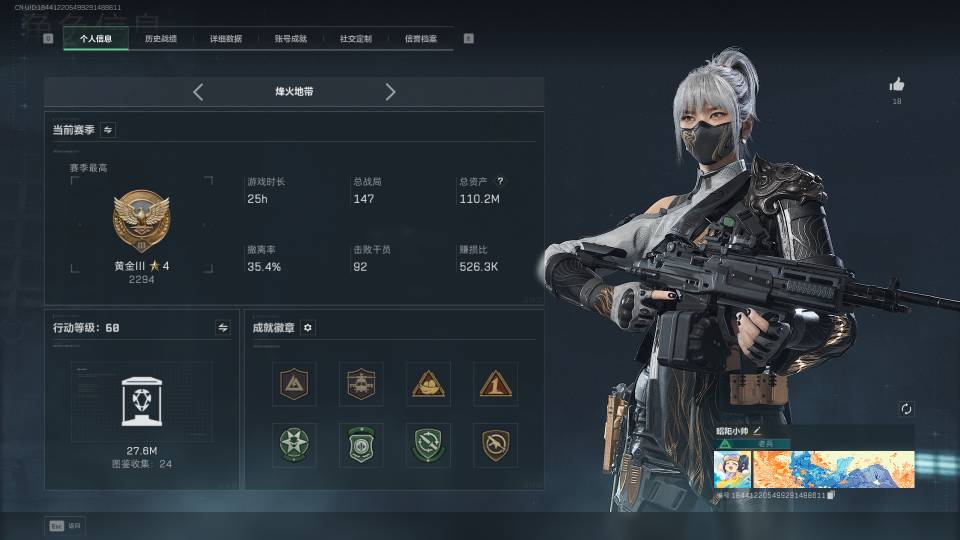Select the helicopter achievement badge
This screenshot has height=540, width=960.
coord(361,384)
